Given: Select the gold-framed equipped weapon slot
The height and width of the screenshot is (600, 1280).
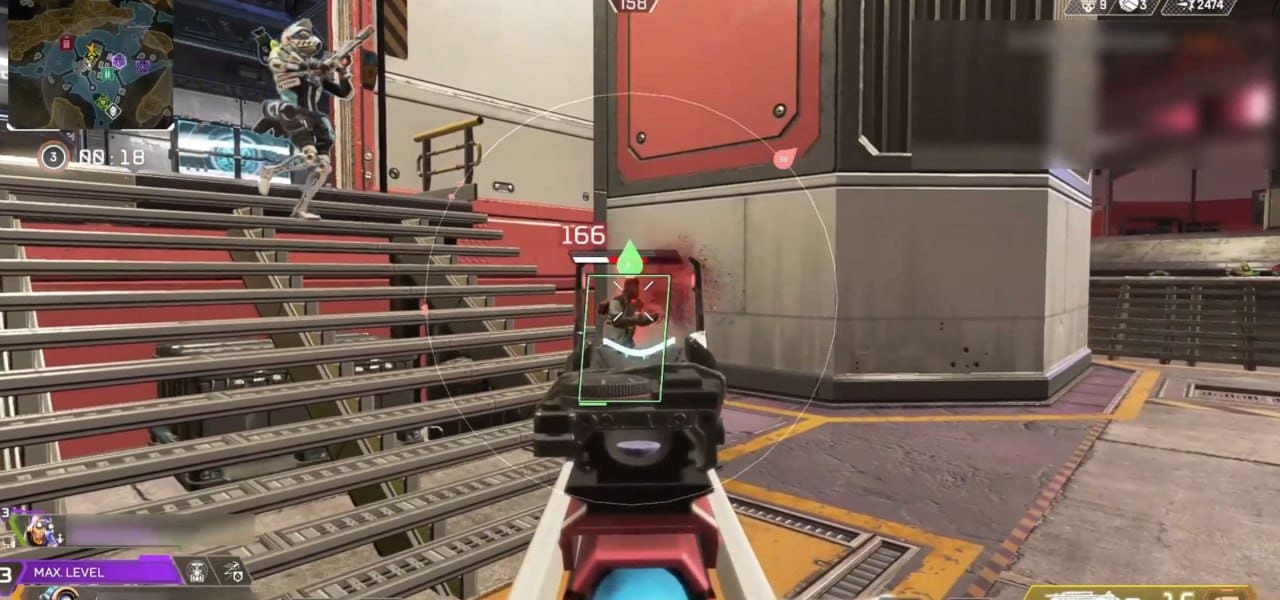Looking at the screenshot, I should (1140, 592).
